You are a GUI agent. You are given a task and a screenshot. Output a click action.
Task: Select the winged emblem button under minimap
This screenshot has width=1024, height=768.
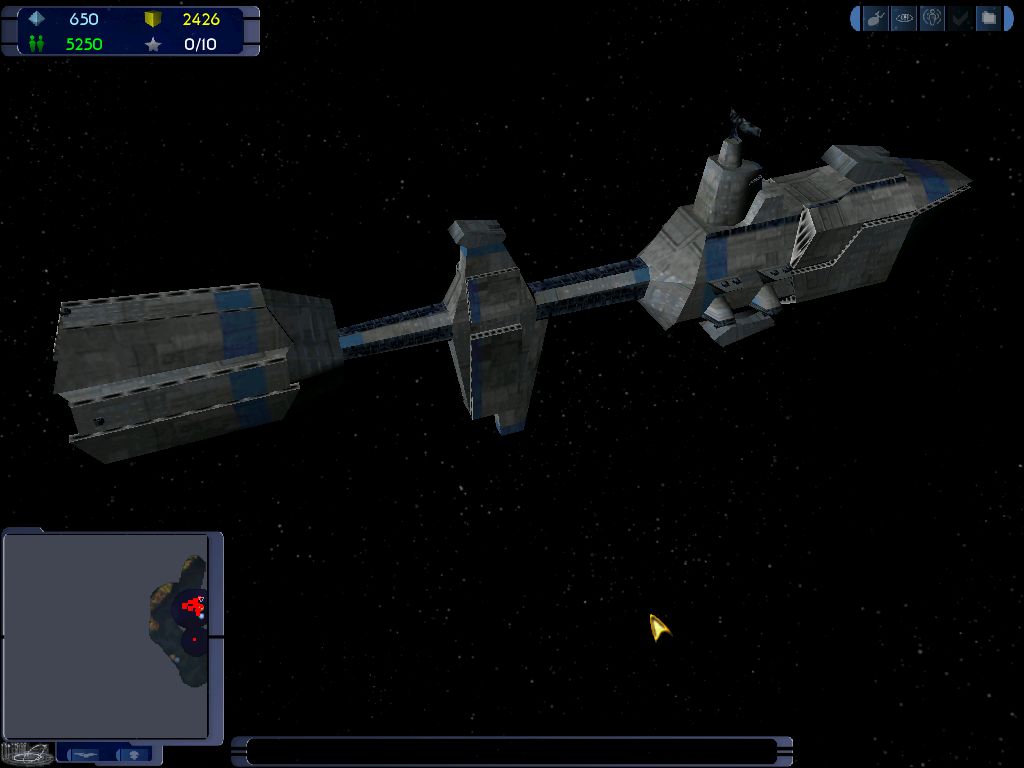[x=86, y=754]
